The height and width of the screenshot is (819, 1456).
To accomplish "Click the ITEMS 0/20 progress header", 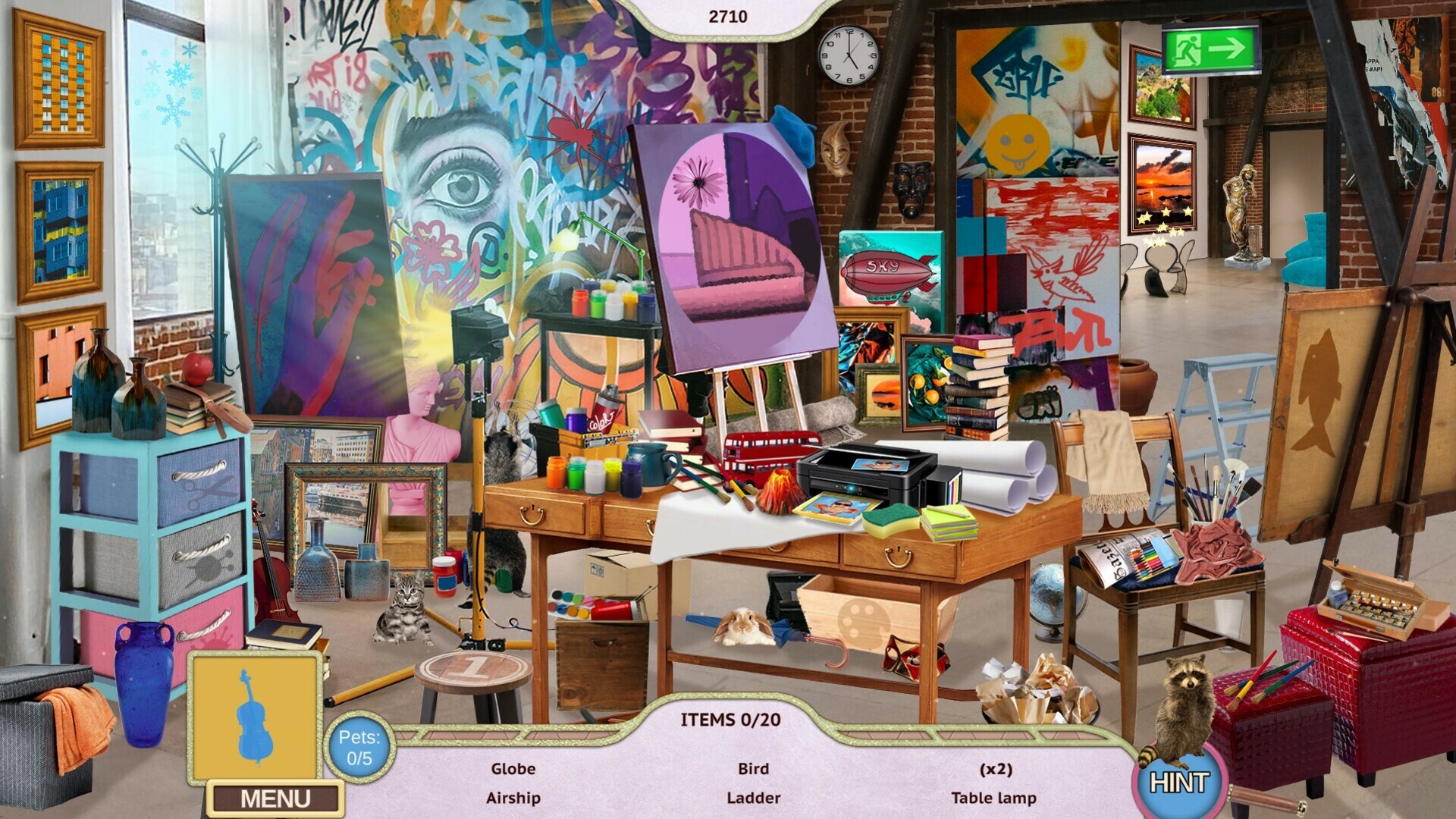I will [x=730, y=719].
